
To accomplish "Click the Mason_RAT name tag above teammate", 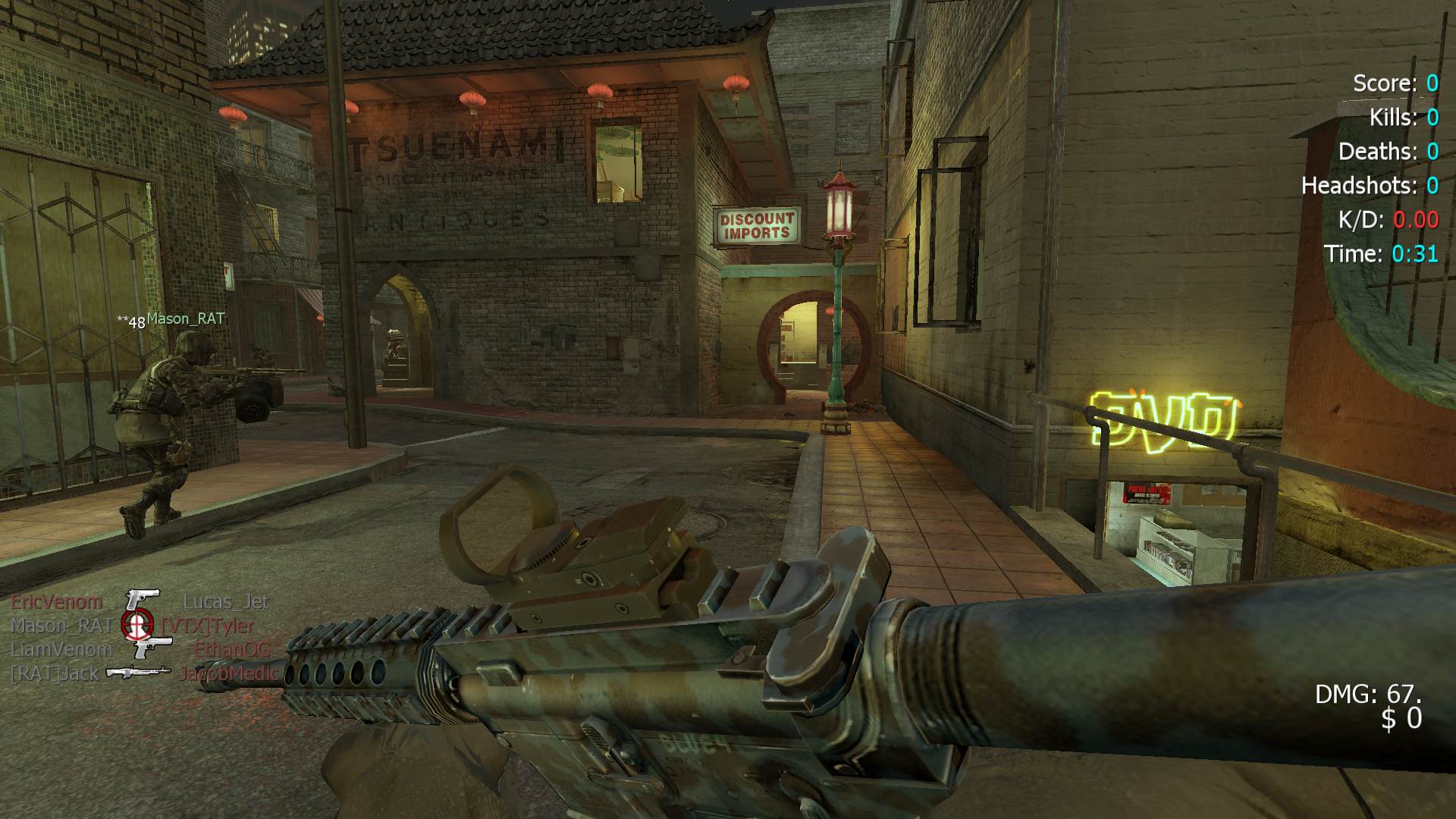I will [186, 319].
